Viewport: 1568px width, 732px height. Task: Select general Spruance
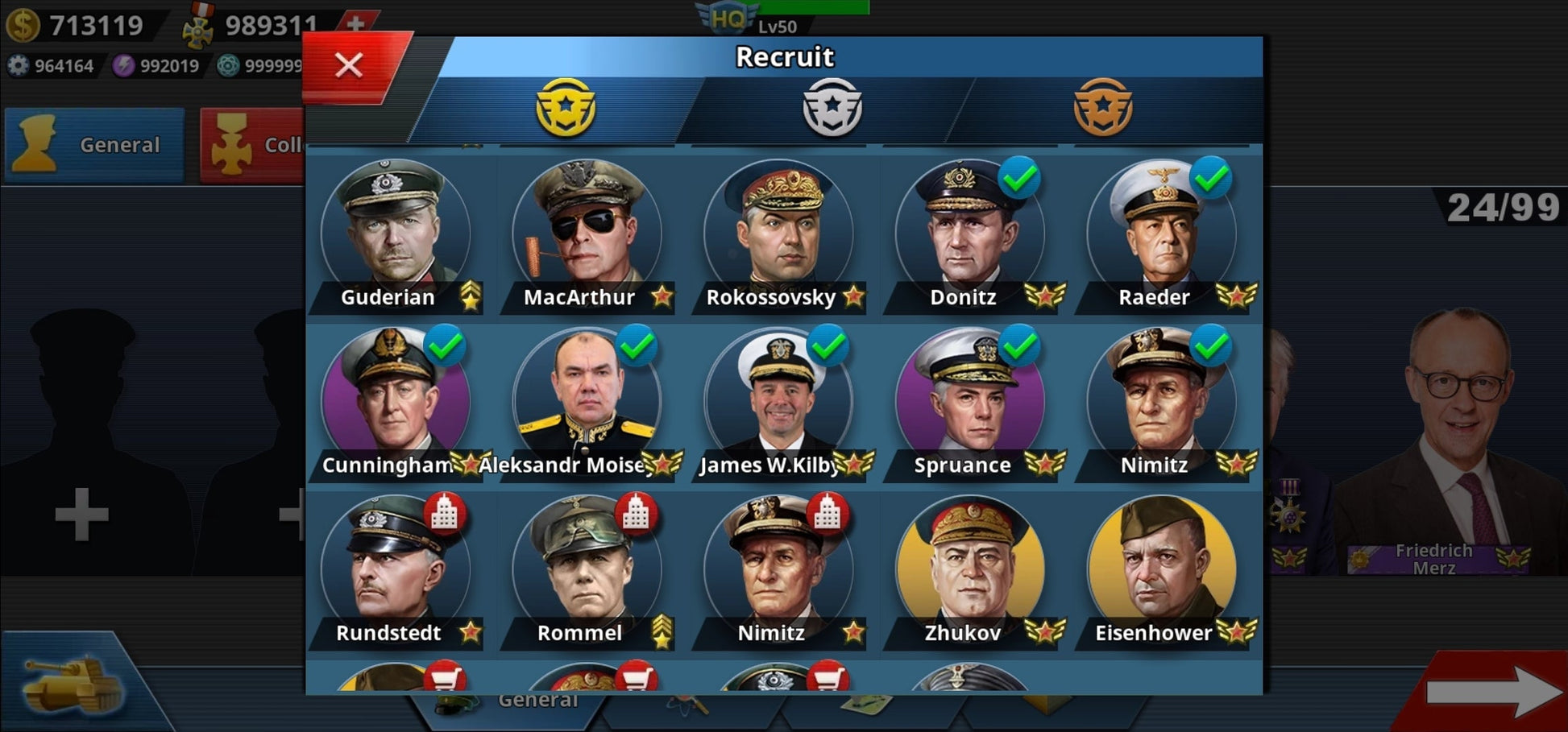click(969, 401)
